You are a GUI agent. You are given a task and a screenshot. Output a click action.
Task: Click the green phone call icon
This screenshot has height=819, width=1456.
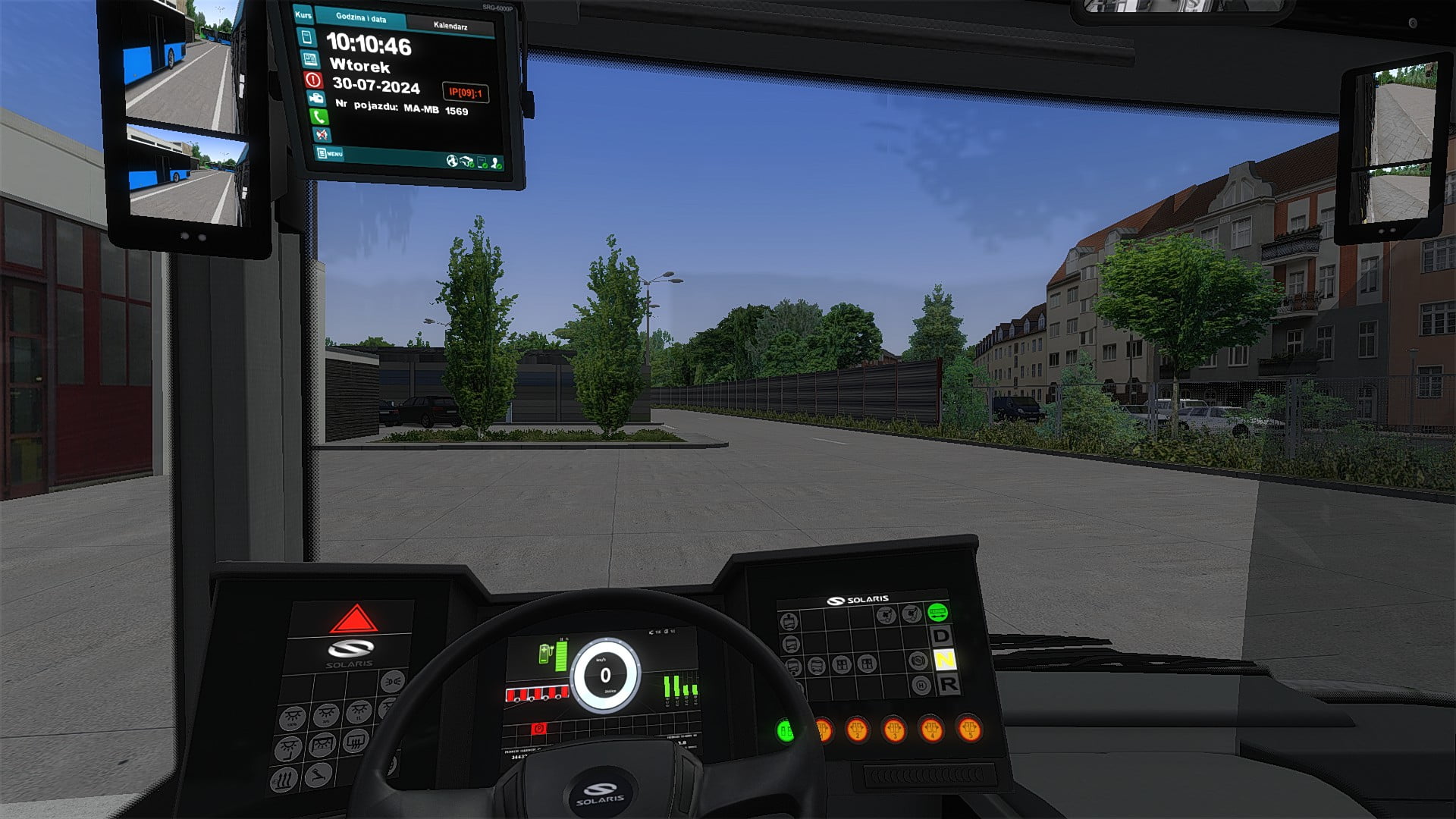(318, 117)
